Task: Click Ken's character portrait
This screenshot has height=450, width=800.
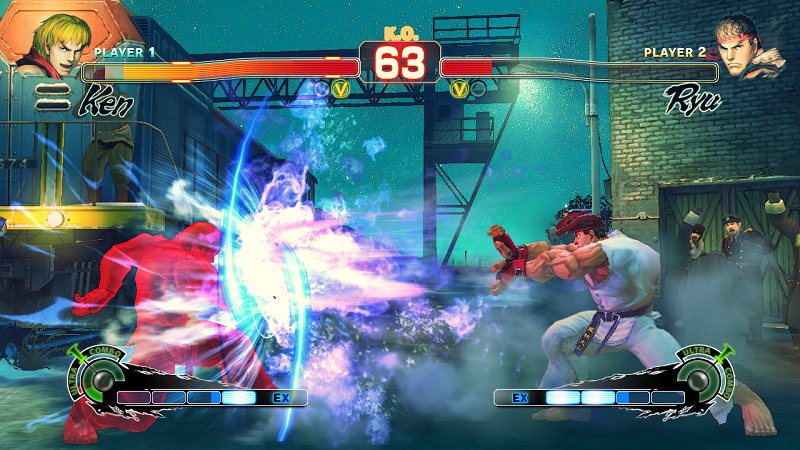Action: [52, 40]
